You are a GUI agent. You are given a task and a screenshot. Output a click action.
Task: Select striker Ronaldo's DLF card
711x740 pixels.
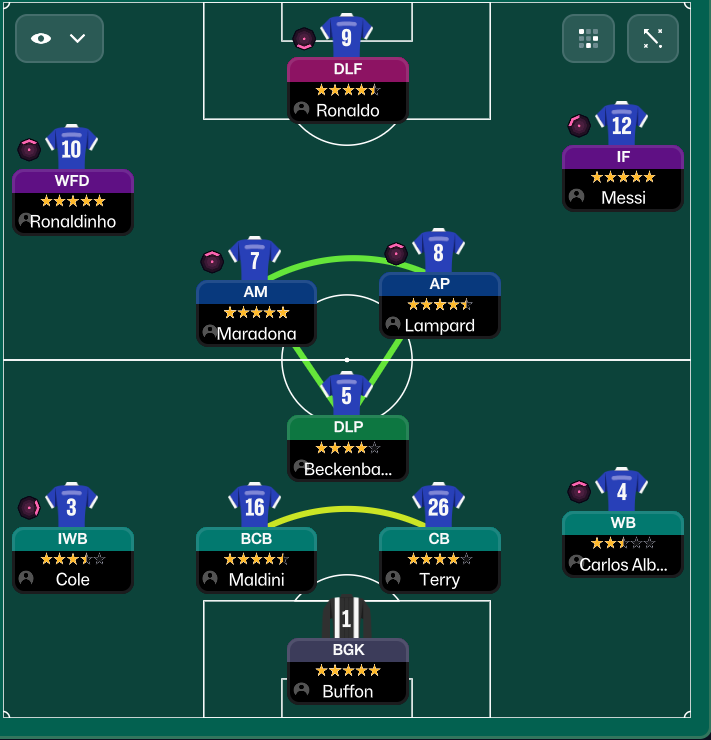coord(347,90)
